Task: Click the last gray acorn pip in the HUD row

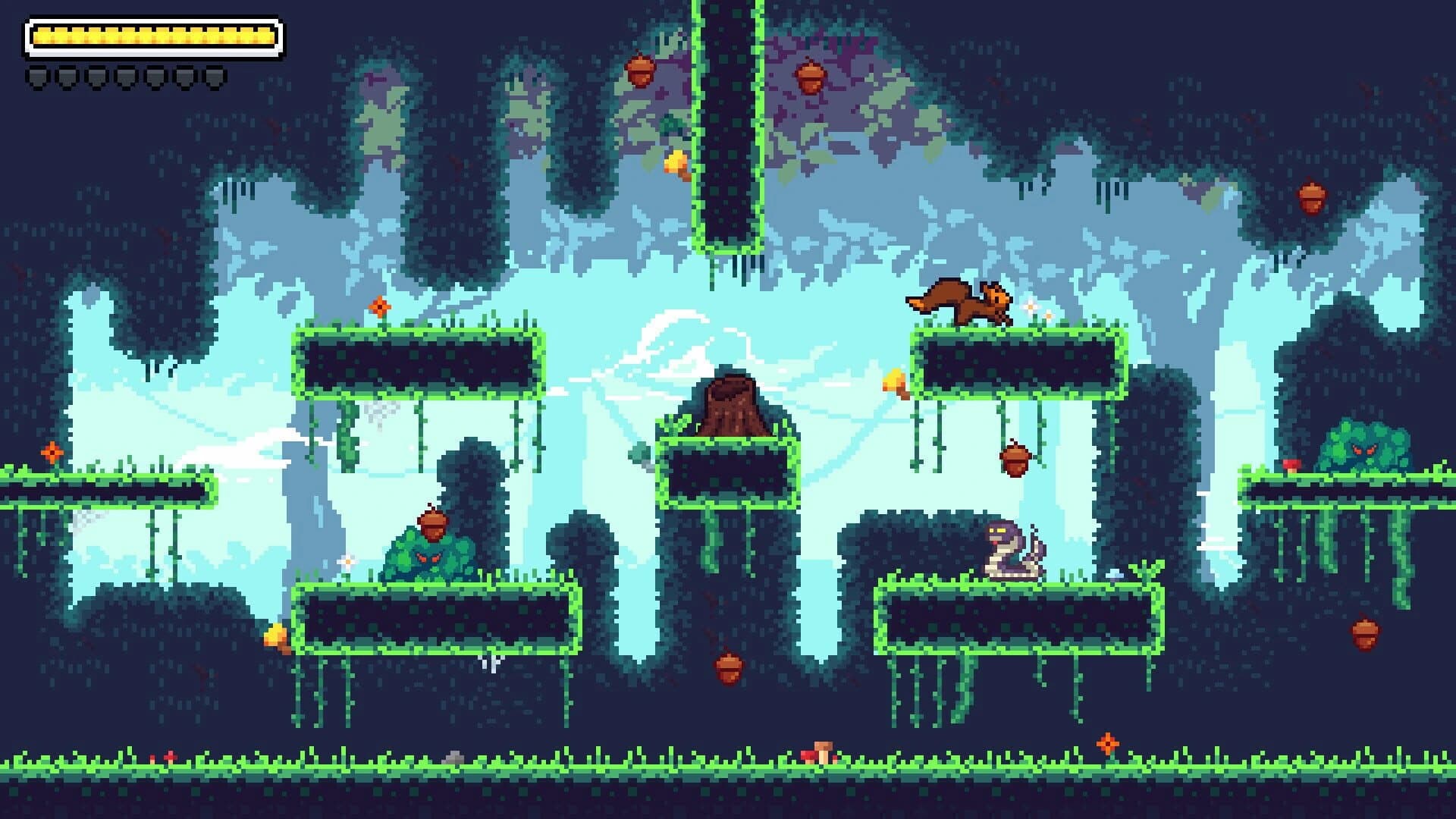Action: point(214,76)
